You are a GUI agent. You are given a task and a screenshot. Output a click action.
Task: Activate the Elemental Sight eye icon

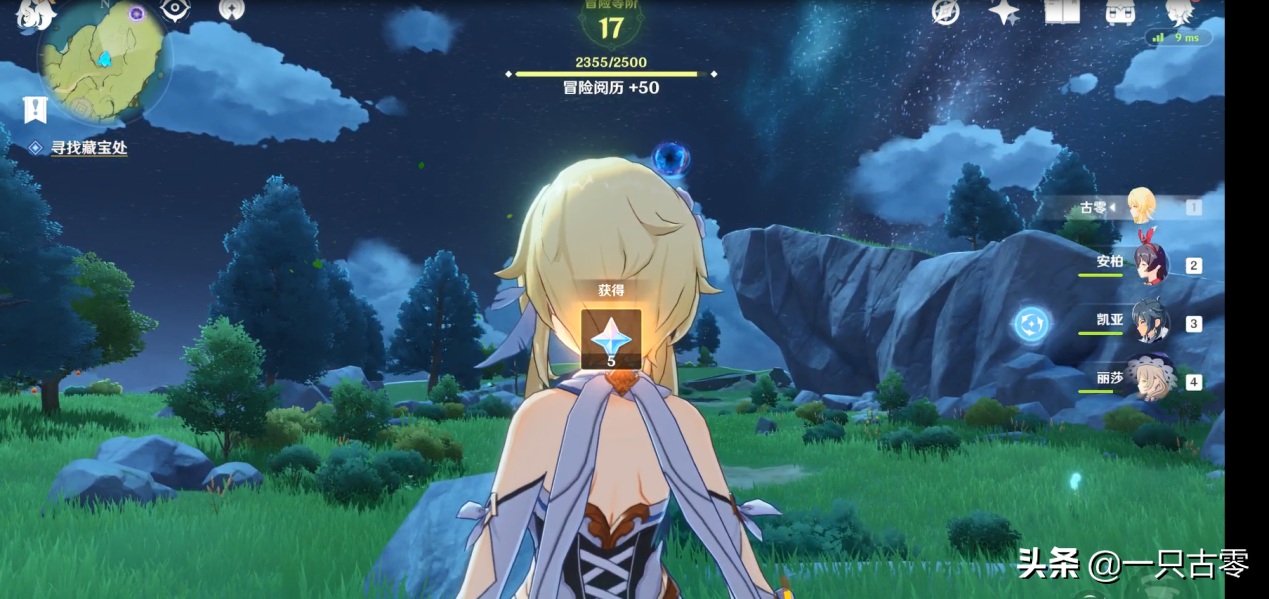[176, 10]
